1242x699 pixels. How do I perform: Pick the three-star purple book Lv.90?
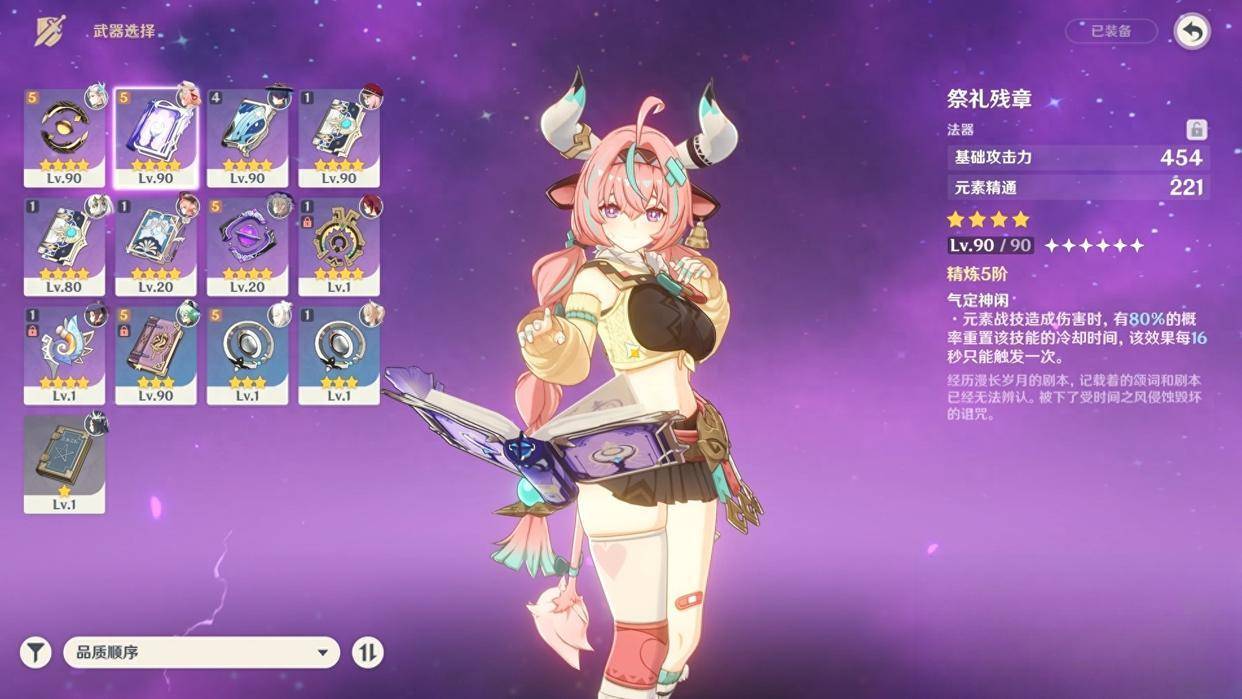[156, 355]
